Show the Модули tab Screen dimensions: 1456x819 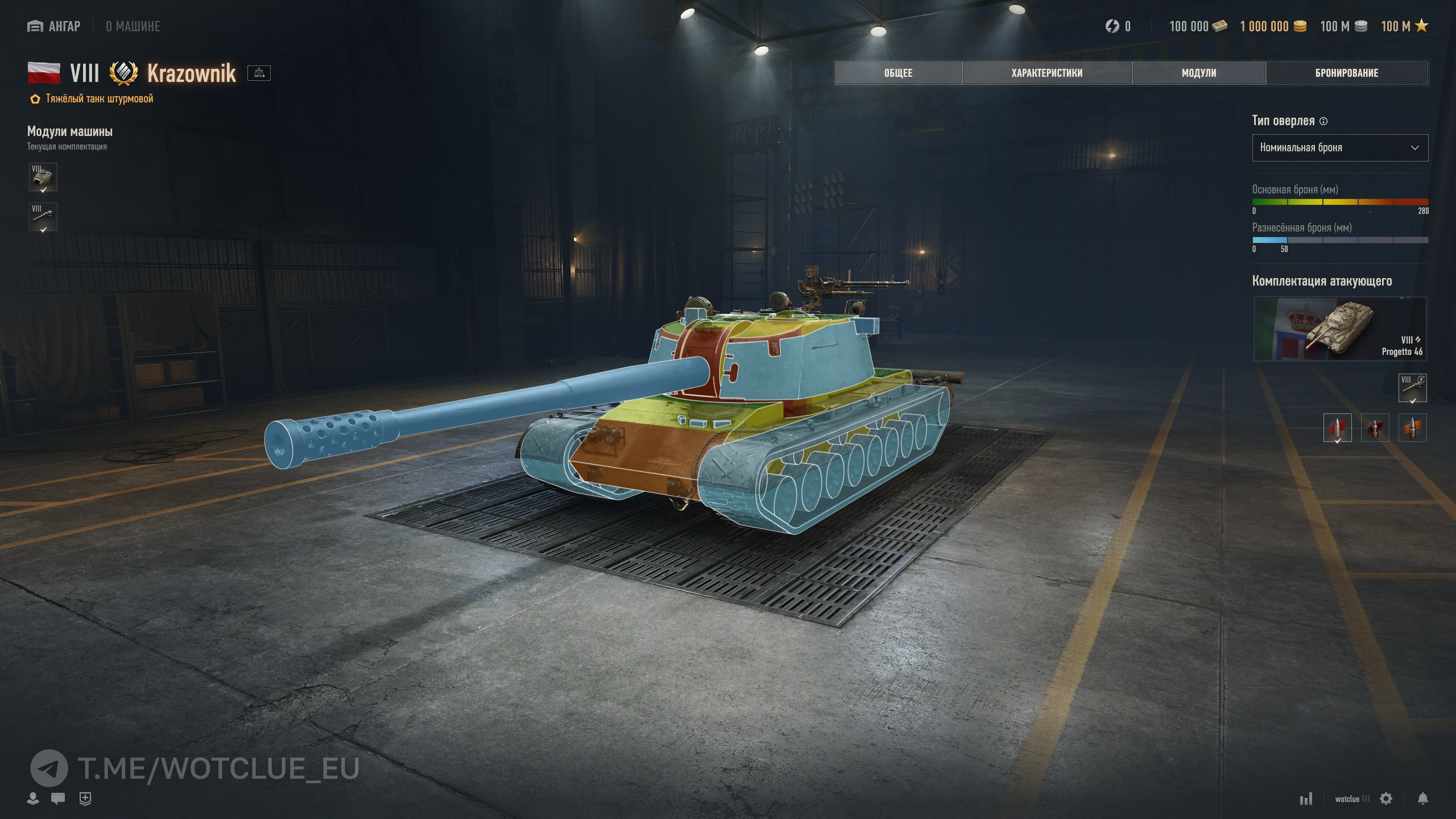(1199, 73)
